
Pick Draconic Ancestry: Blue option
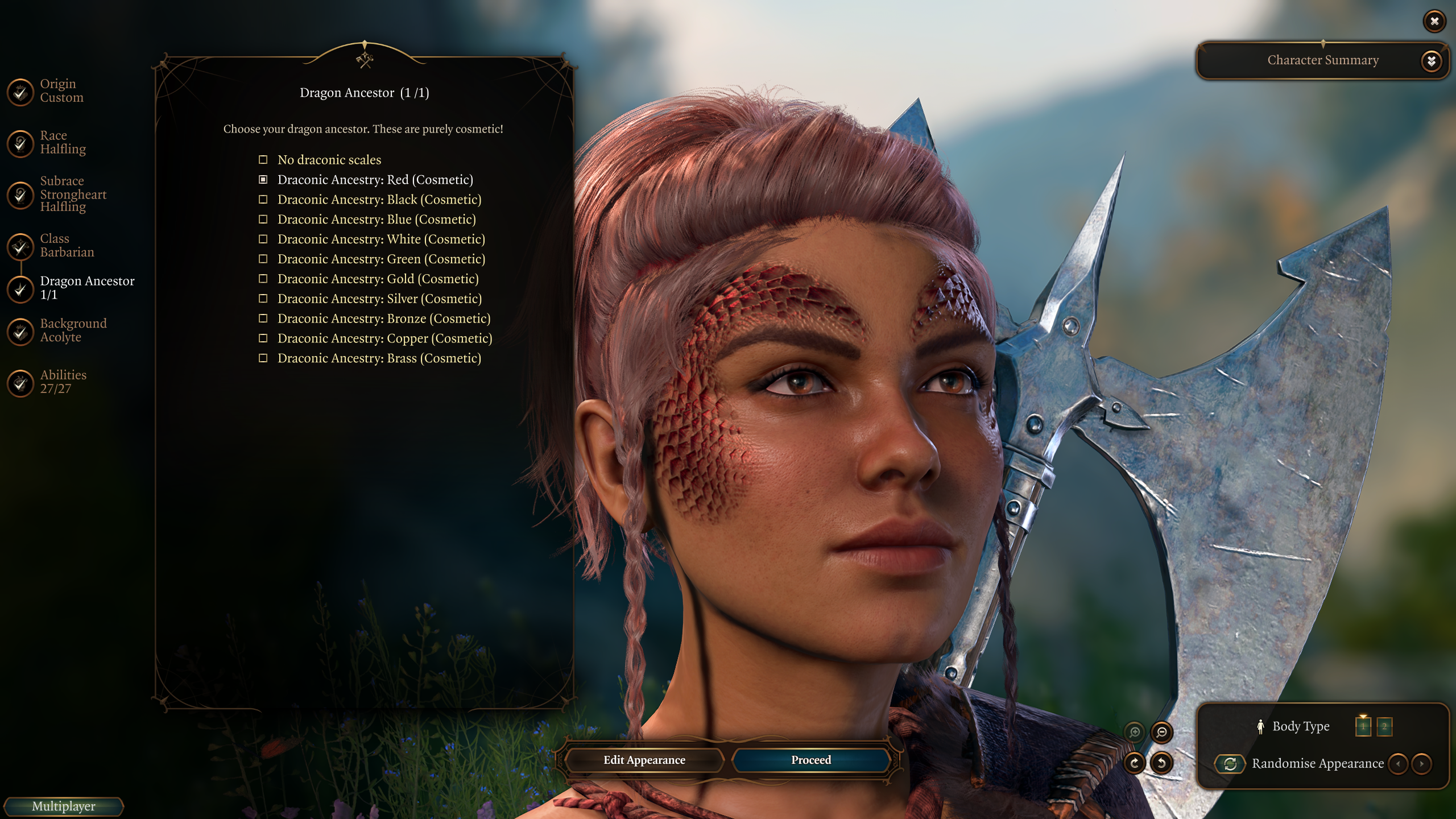click(376, 220)
